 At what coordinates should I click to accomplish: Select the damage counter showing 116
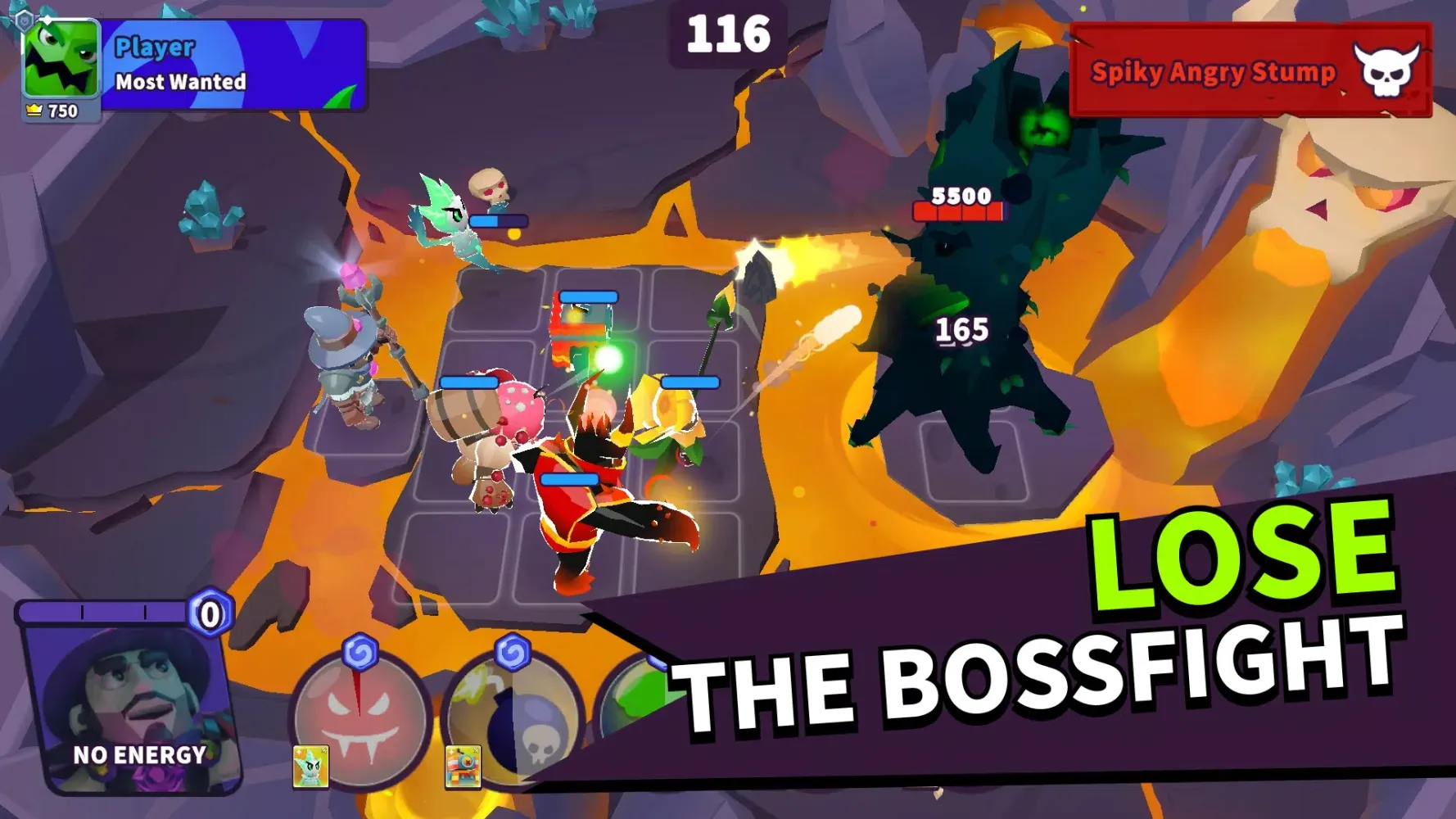tap(727, 34)
